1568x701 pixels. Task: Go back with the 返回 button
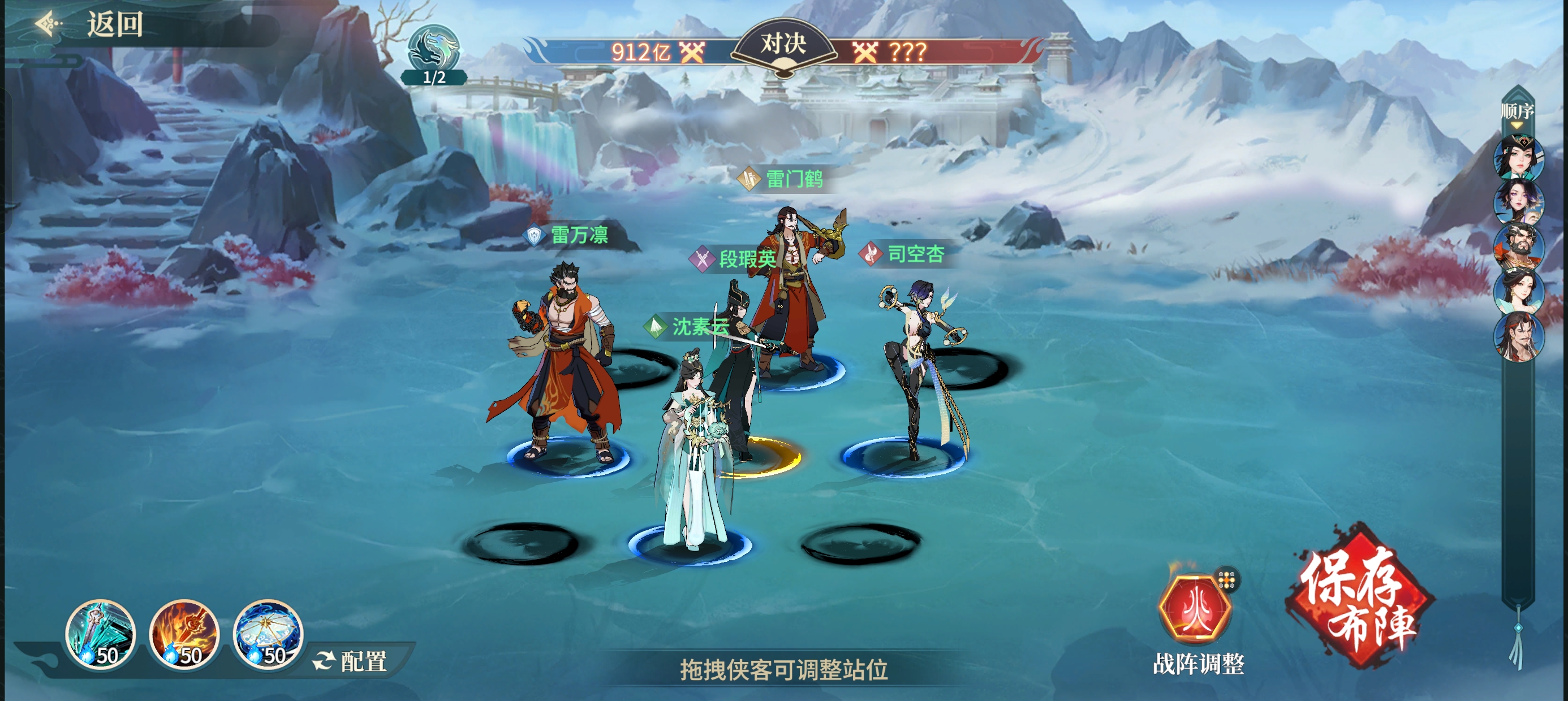(91, 25)
